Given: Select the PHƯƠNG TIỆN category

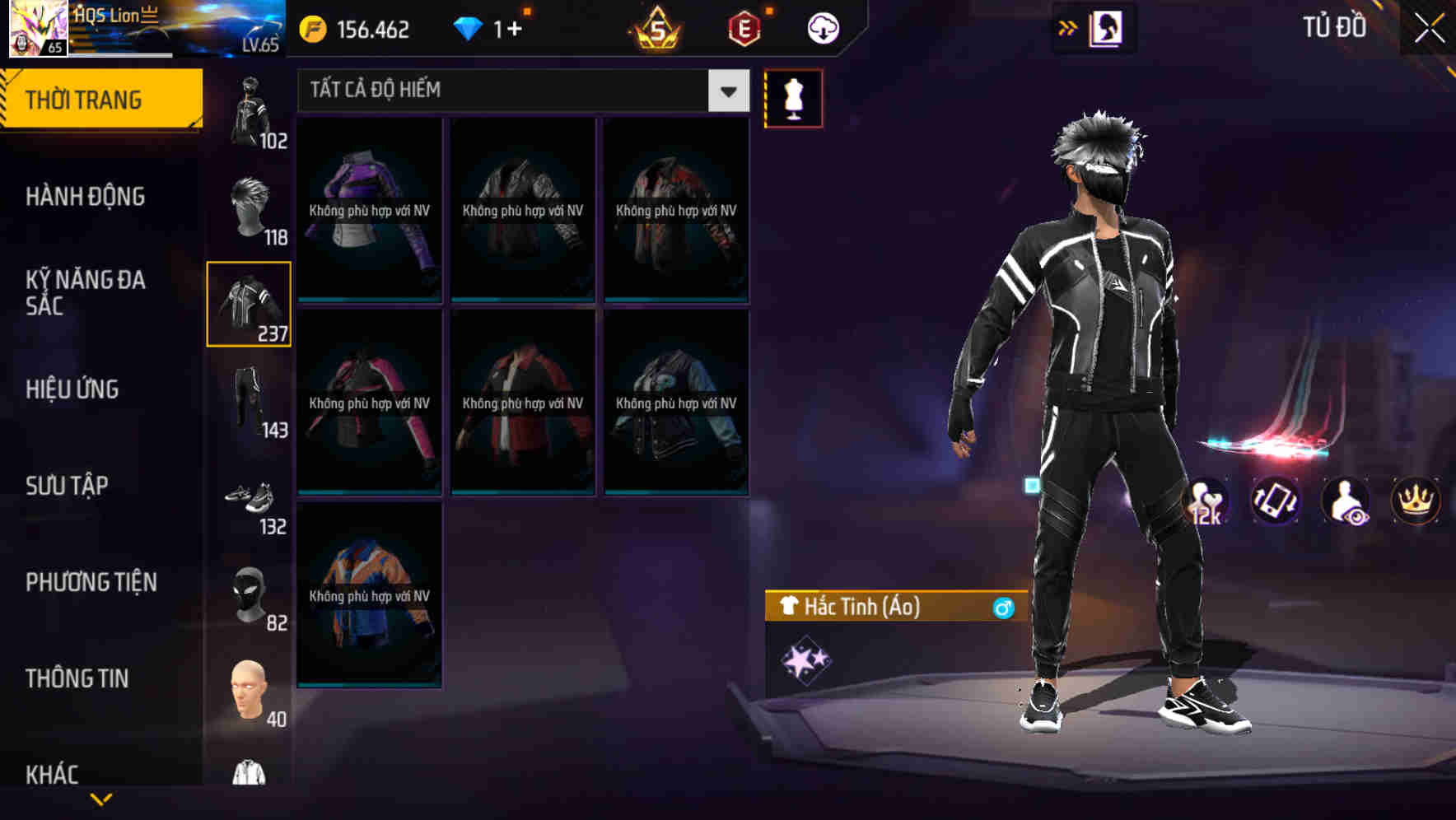Looking at the screenshot, I should coord(91,582).
